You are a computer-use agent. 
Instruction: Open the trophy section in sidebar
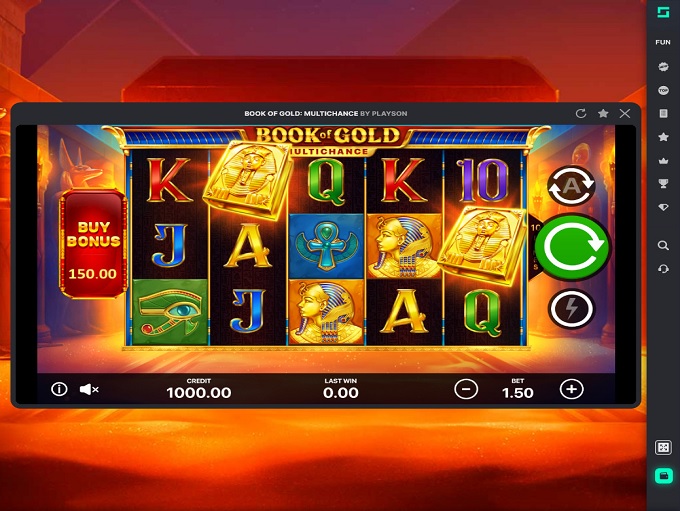pos(663,183)
